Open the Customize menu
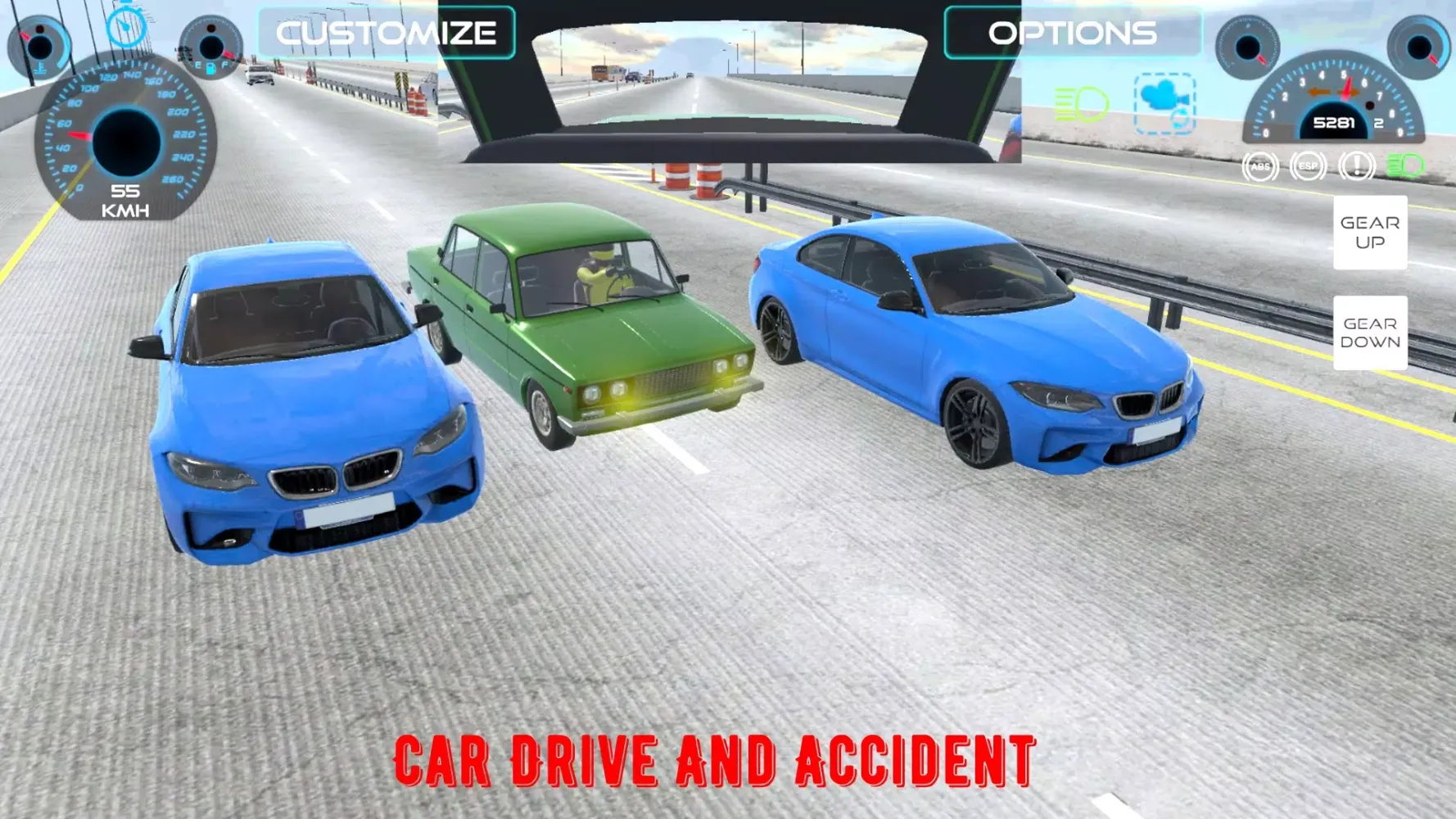 click(387, 34)
